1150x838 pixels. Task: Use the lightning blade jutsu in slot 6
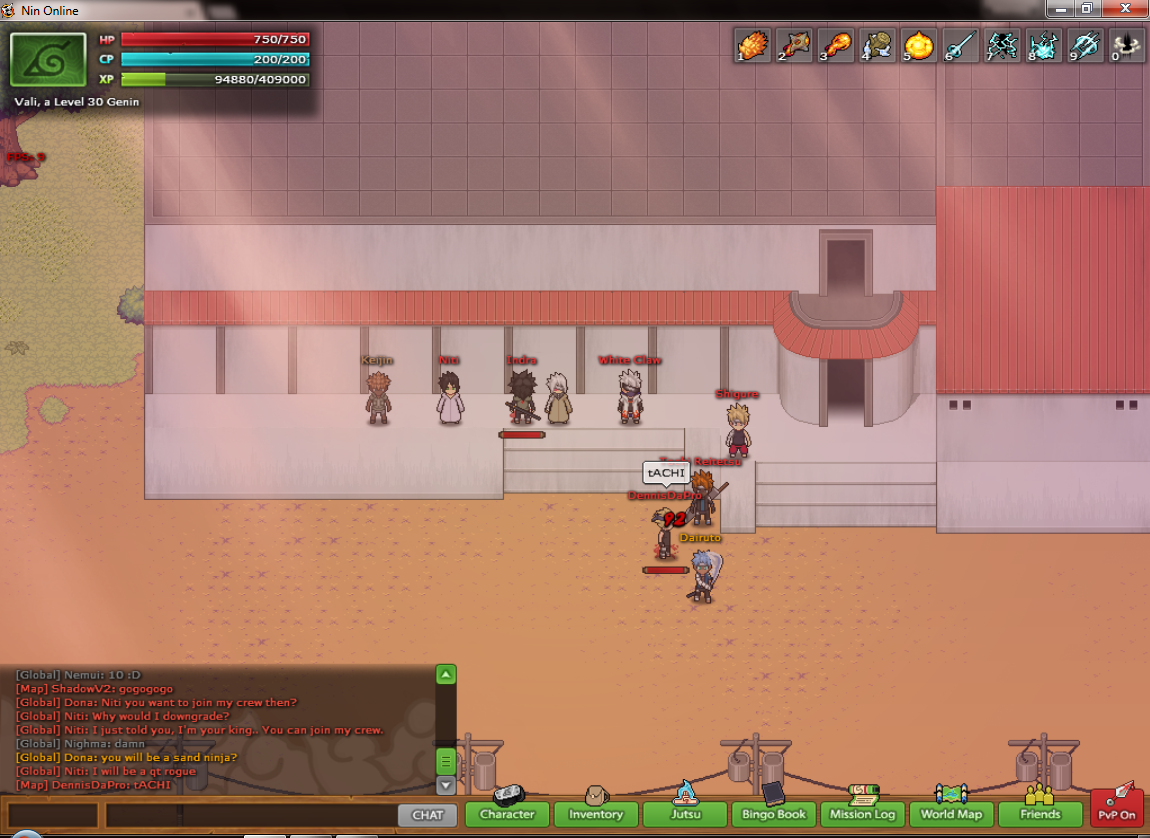click(961, 46)
